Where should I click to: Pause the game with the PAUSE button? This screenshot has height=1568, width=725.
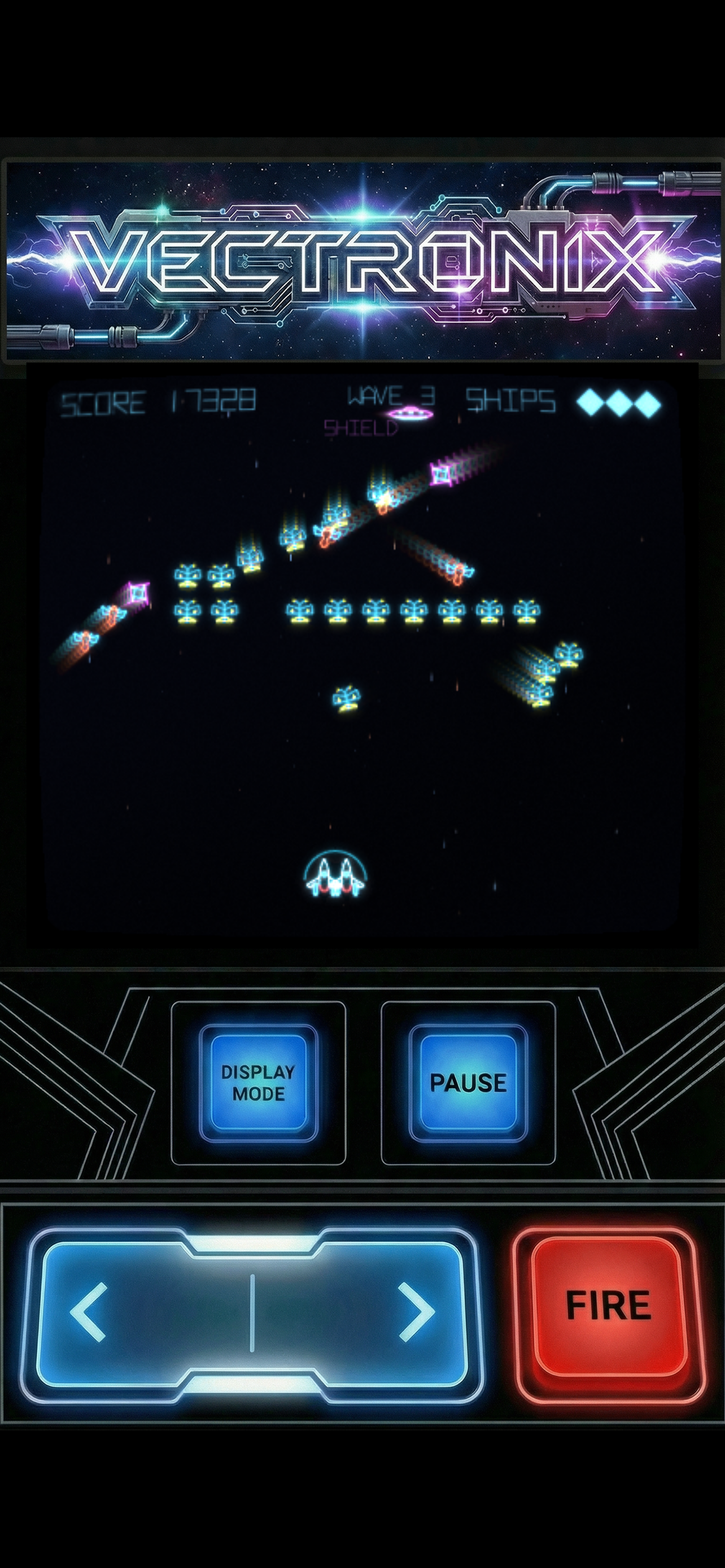pyautogui.click(x=468, y=1082)
